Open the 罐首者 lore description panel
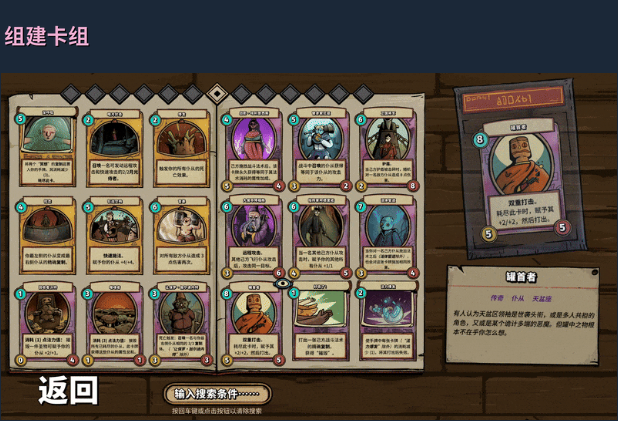618x421 pixels. (521, 312)
